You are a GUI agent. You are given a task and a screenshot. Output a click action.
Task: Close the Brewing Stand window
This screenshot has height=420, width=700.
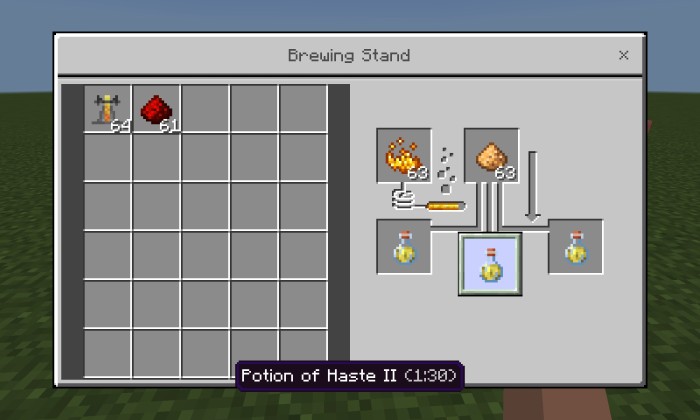(623, 56)
